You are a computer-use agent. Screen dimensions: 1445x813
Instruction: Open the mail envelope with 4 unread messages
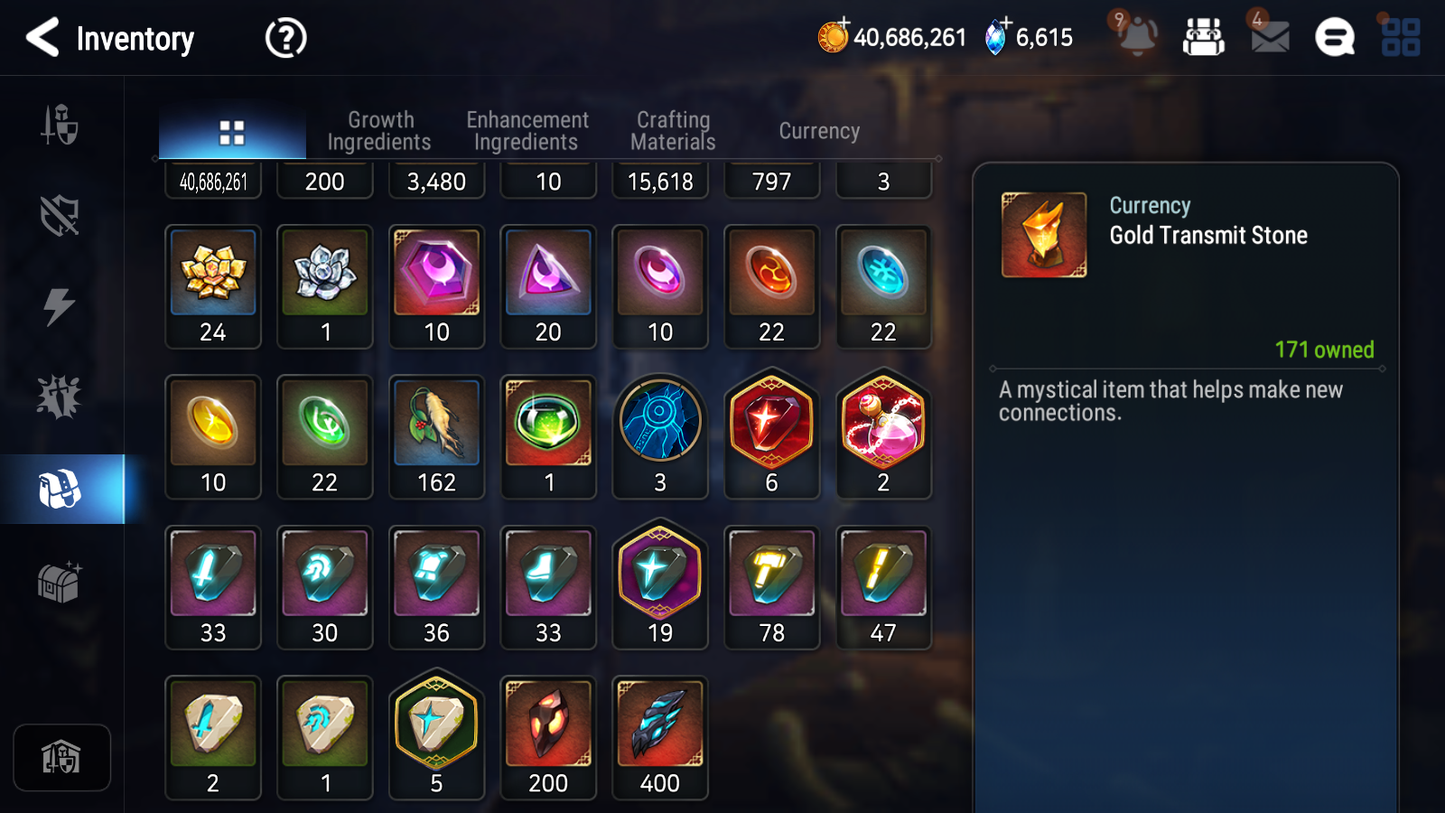click(1269, 37)
